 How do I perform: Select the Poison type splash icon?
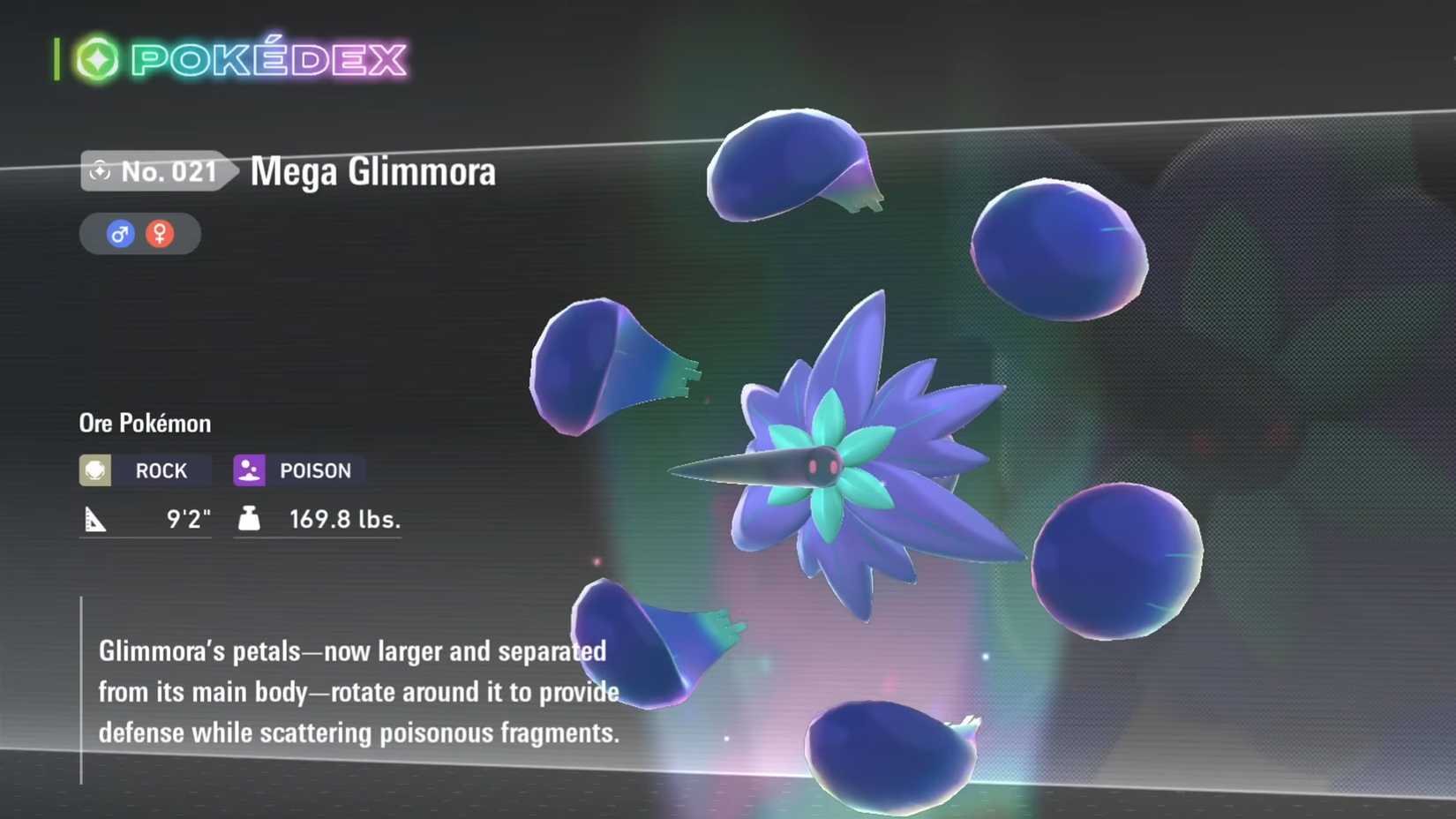[x=251, y=470]
